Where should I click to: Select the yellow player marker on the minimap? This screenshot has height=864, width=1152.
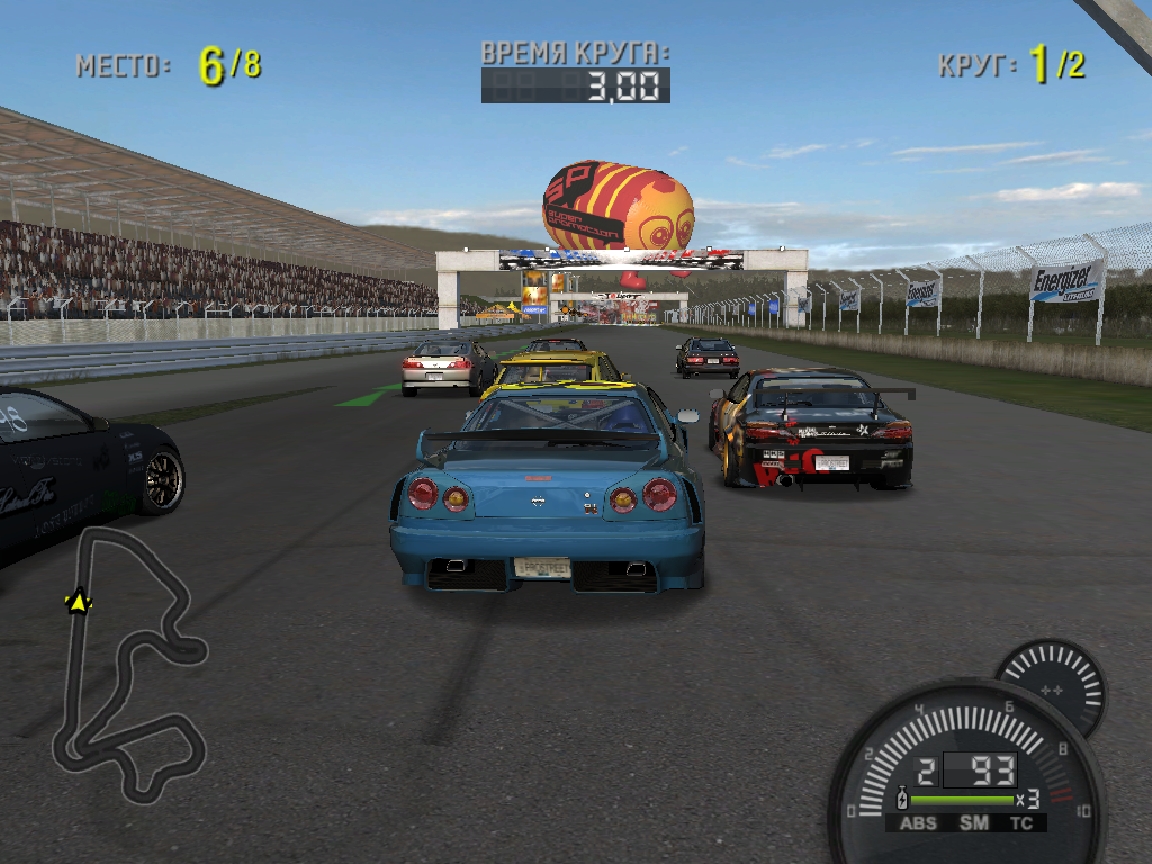(78, 602)
